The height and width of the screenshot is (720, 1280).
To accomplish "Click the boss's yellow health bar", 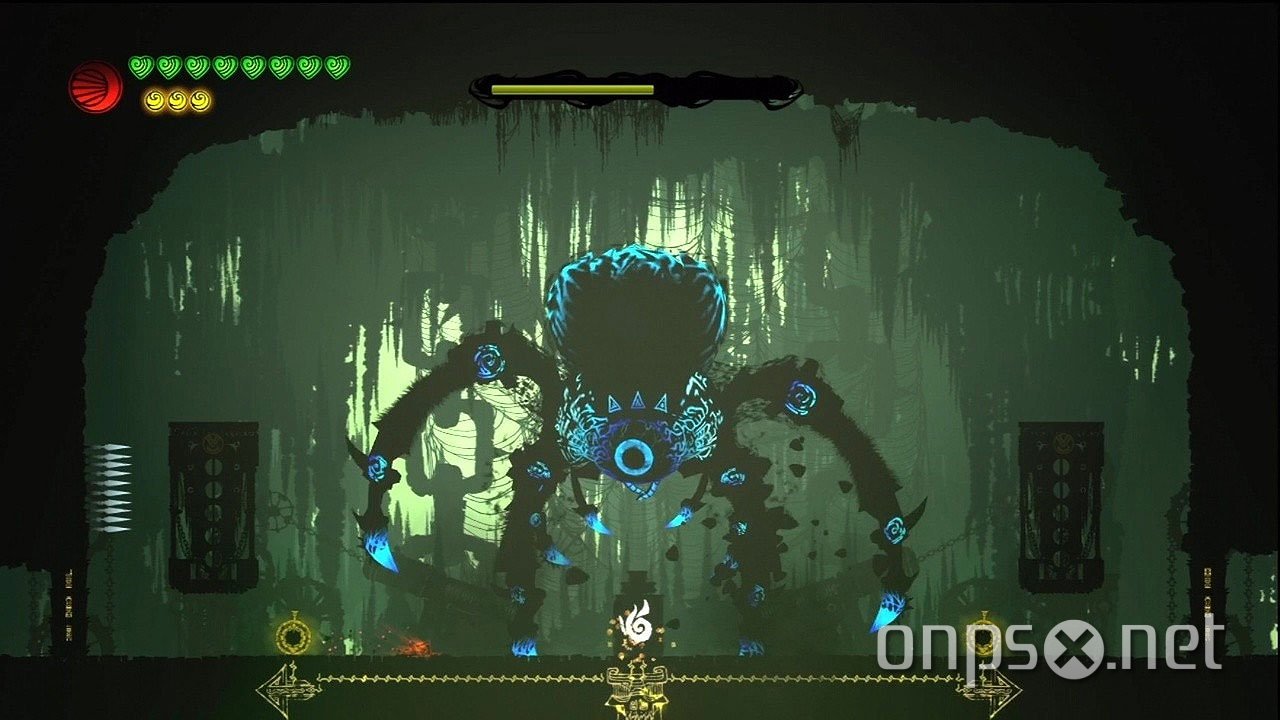I will pos(570,90).
